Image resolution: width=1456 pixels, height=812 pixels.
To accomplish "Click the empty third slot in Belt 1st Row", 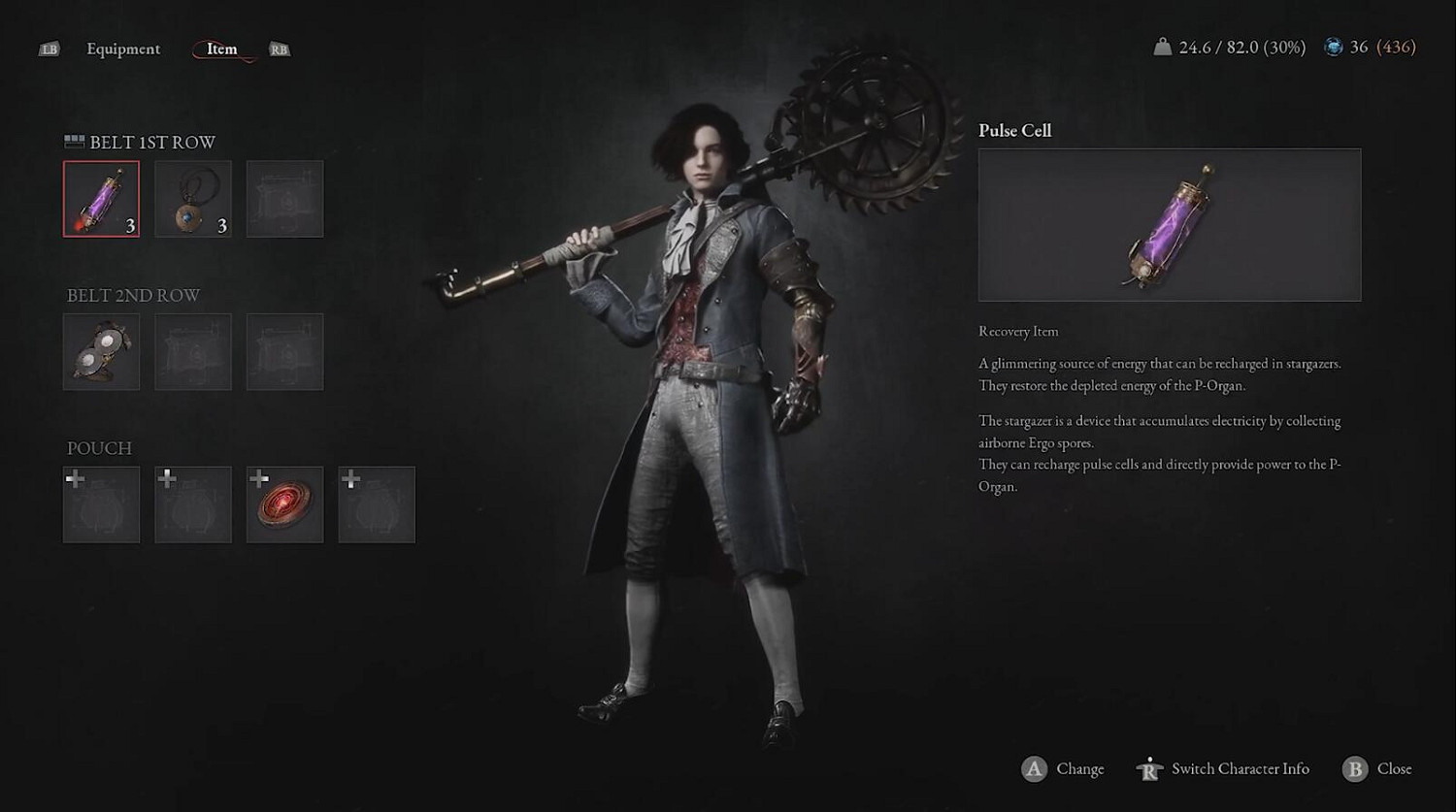I will pyautogui.click(x=284, y=199).
